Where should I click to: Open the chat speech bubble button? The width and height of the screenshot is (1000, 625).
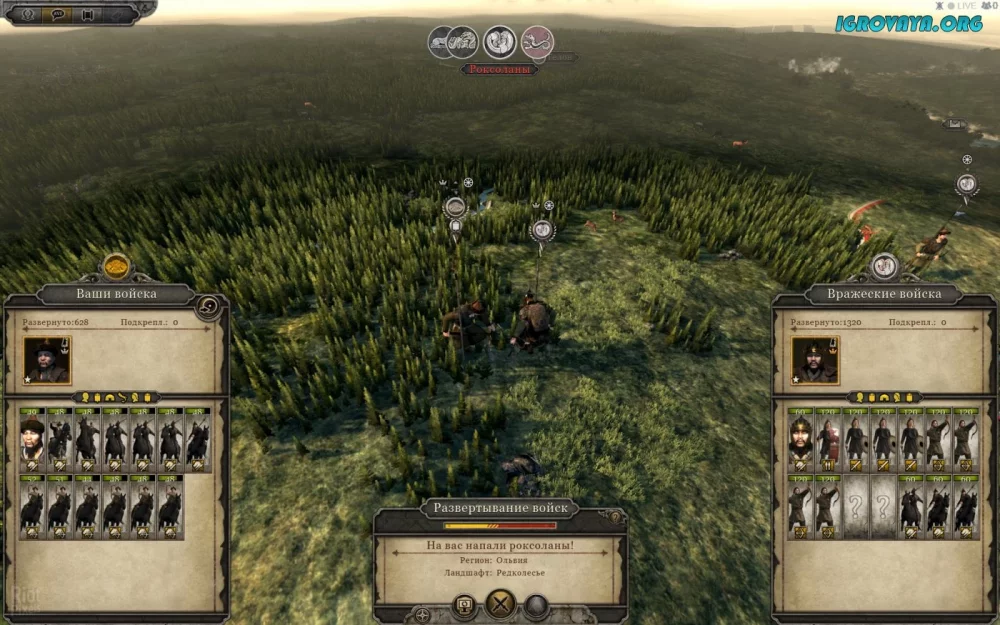click(x=56, y=14)
